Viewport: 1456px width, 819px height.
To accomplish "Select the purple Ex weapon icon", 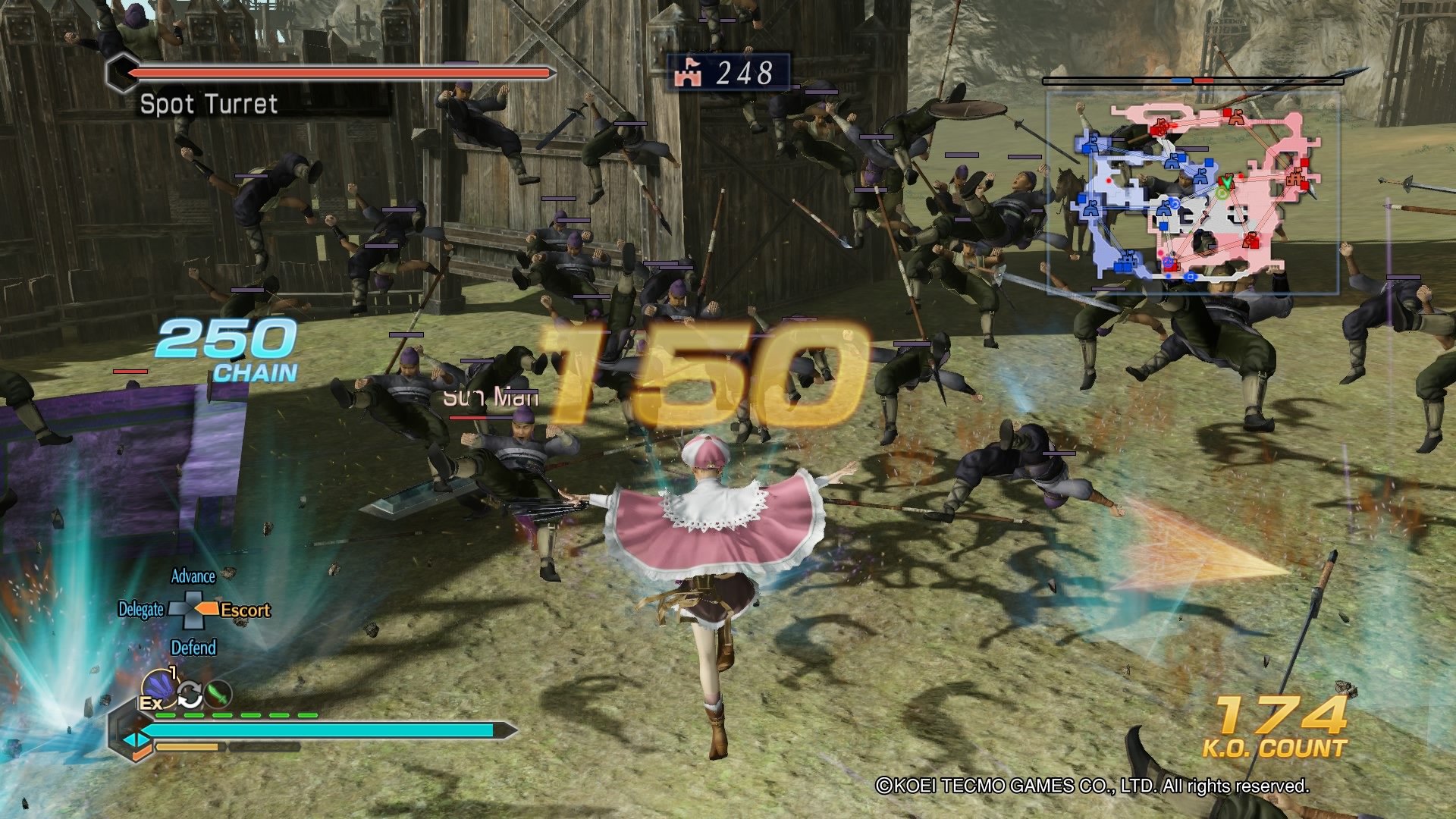I will (x=159, y=686).
